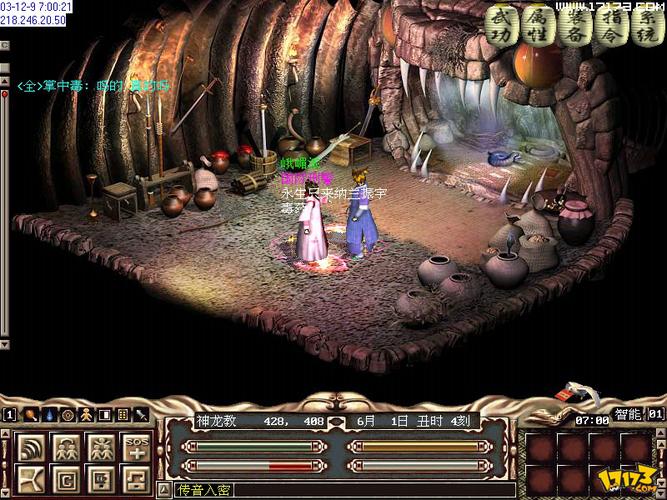Toggle the 智能 smart mode button

coord(628,413)
